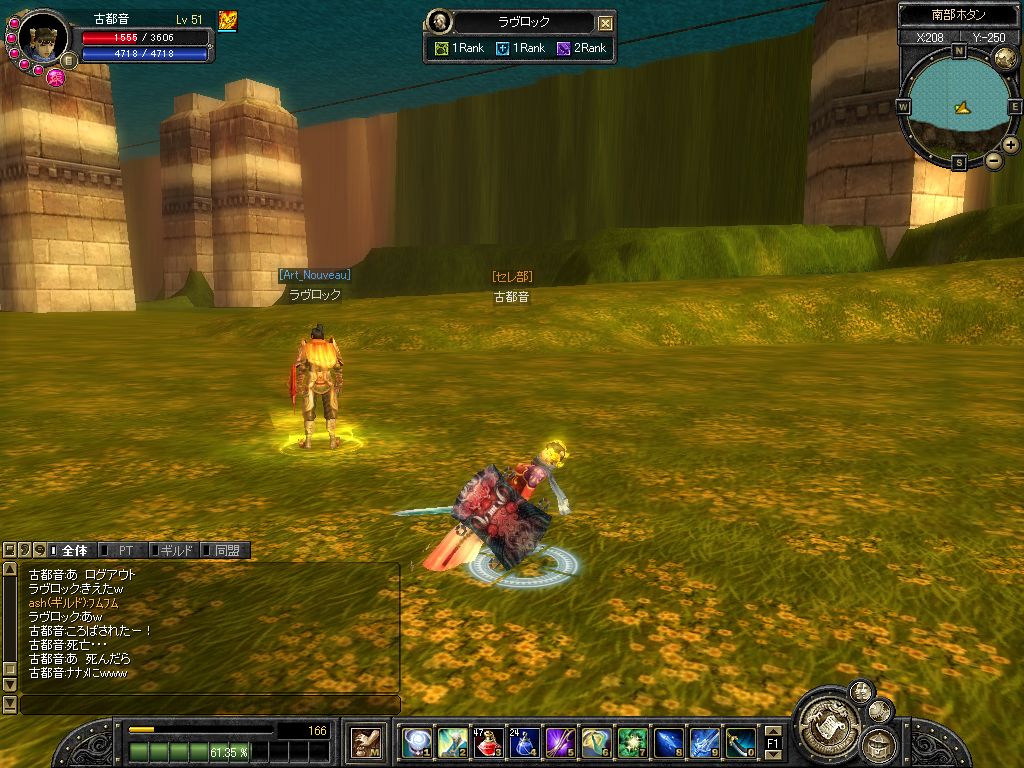
Task: Select the 同盟 chat tab
Action: pyautogui.click(x=227, y=550)
